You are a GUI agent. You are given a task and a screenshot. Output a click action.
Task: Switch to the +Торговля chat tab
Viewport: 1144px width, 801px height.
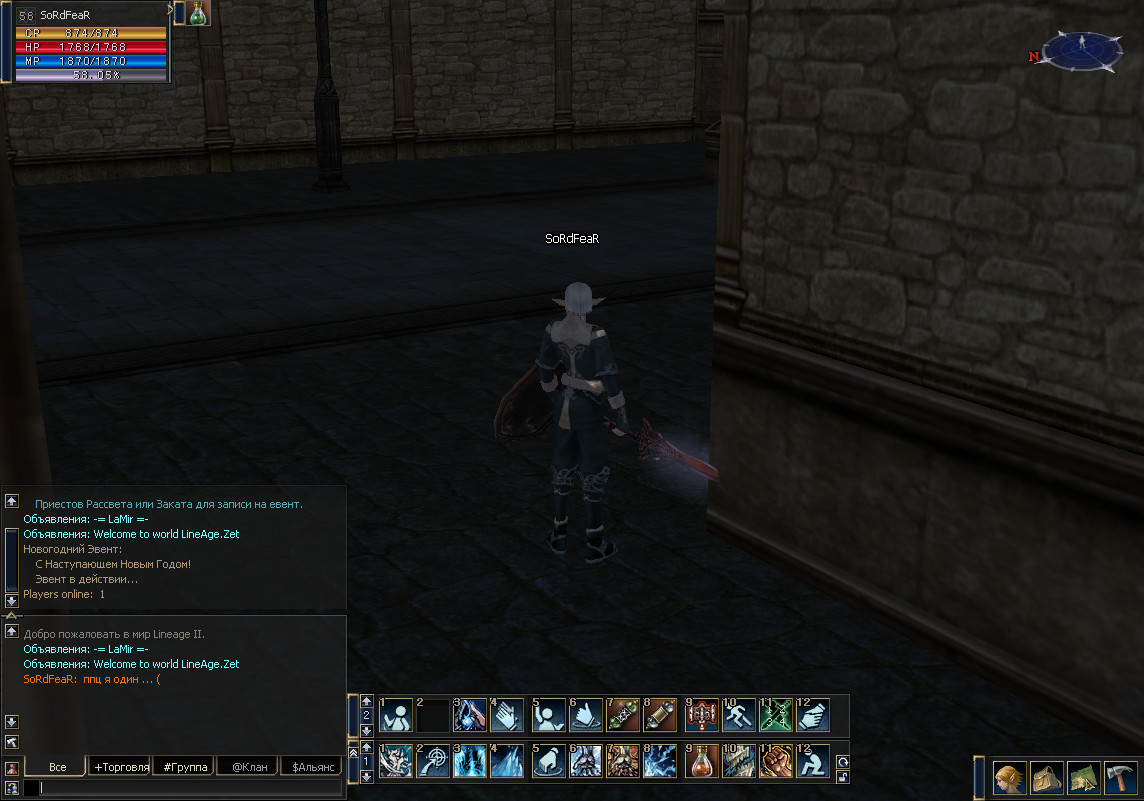(120, 767)
